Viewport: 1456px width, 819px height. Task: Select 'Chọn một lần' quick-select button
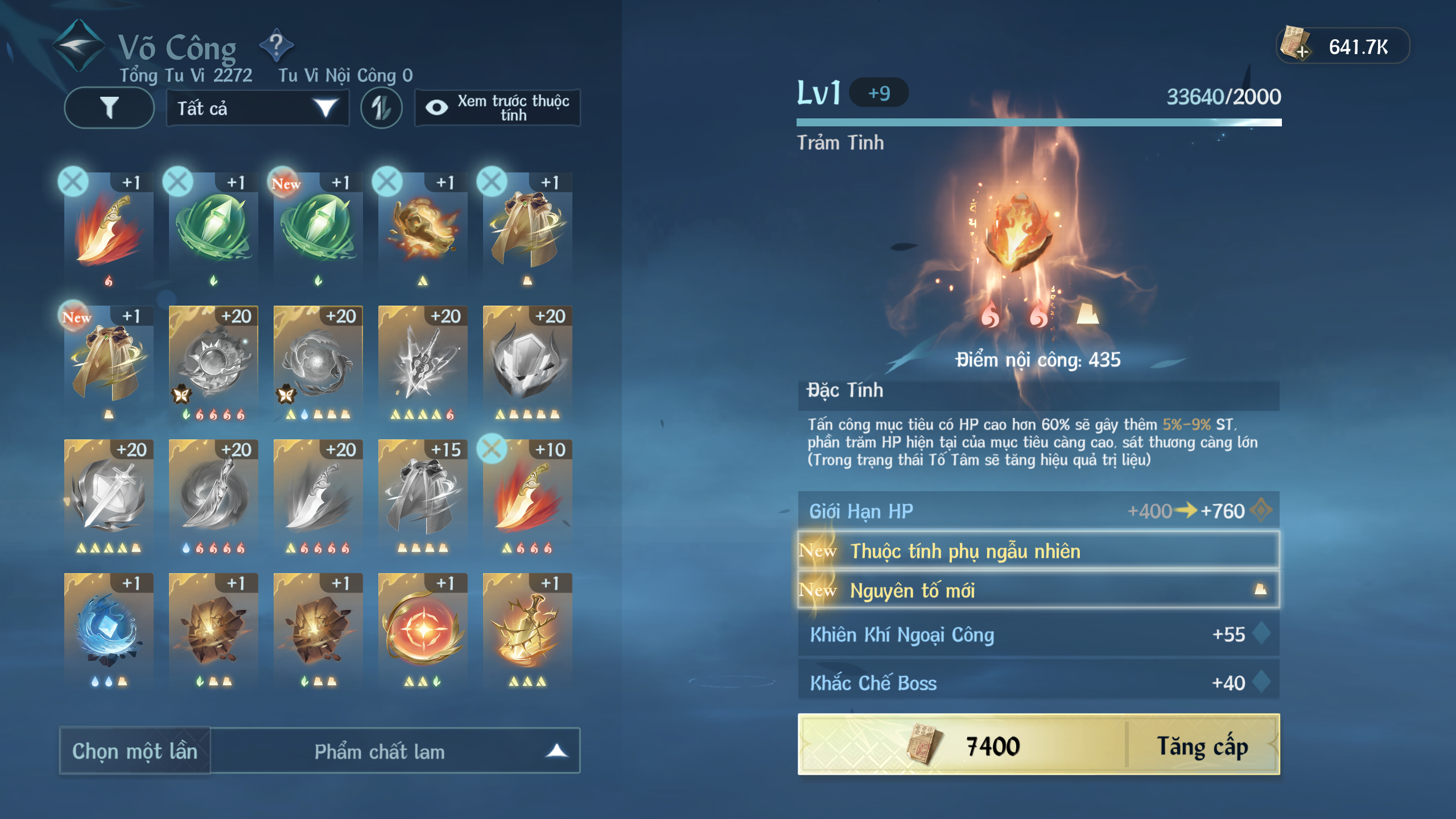click(135, 751)
